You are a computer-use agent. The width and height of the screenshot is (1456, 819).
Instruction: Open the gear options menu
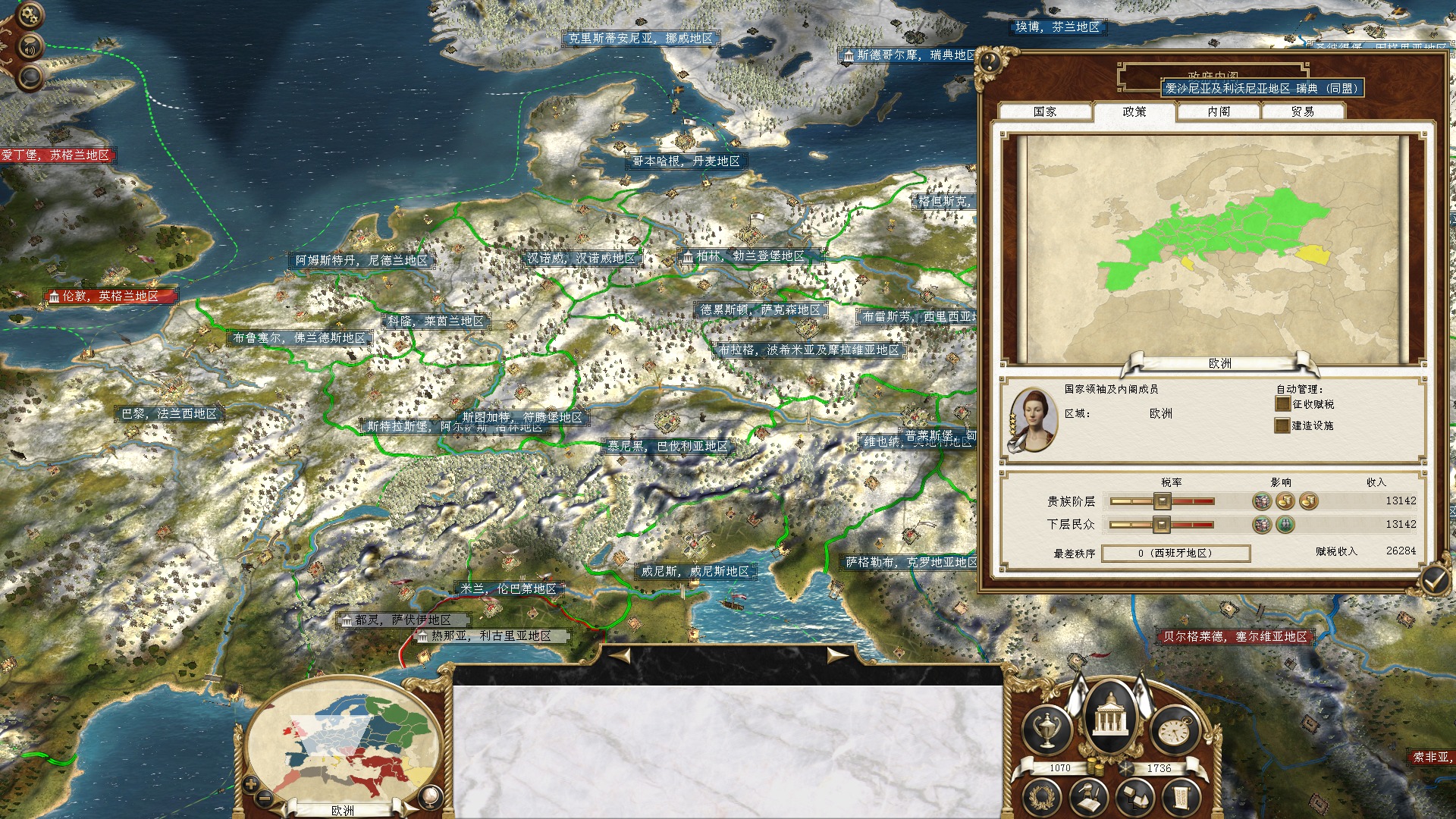click(30, 14)
